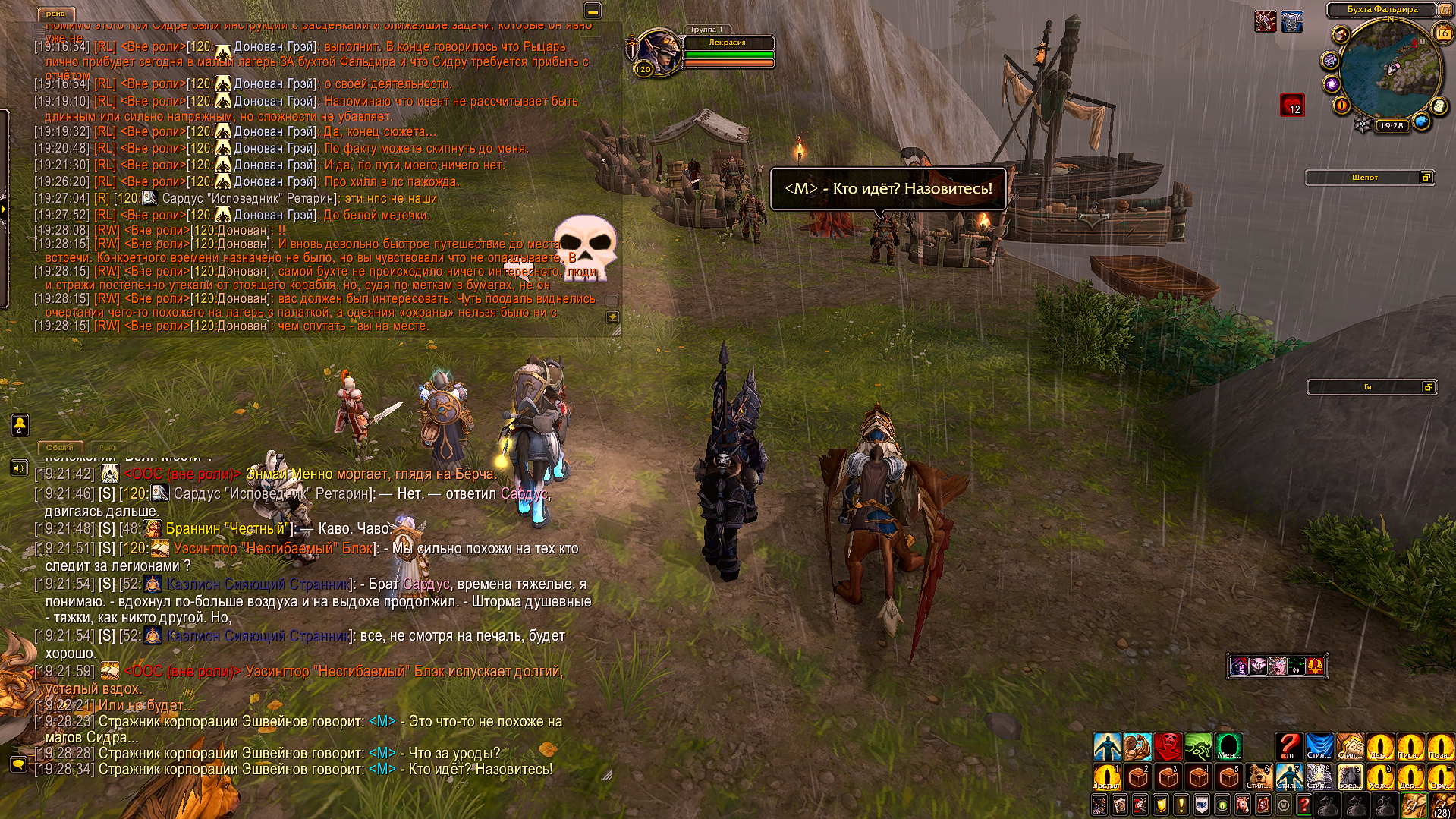Open the red question mark help menu
This screenshot has width=1456, height=819.
[1303, 805]
